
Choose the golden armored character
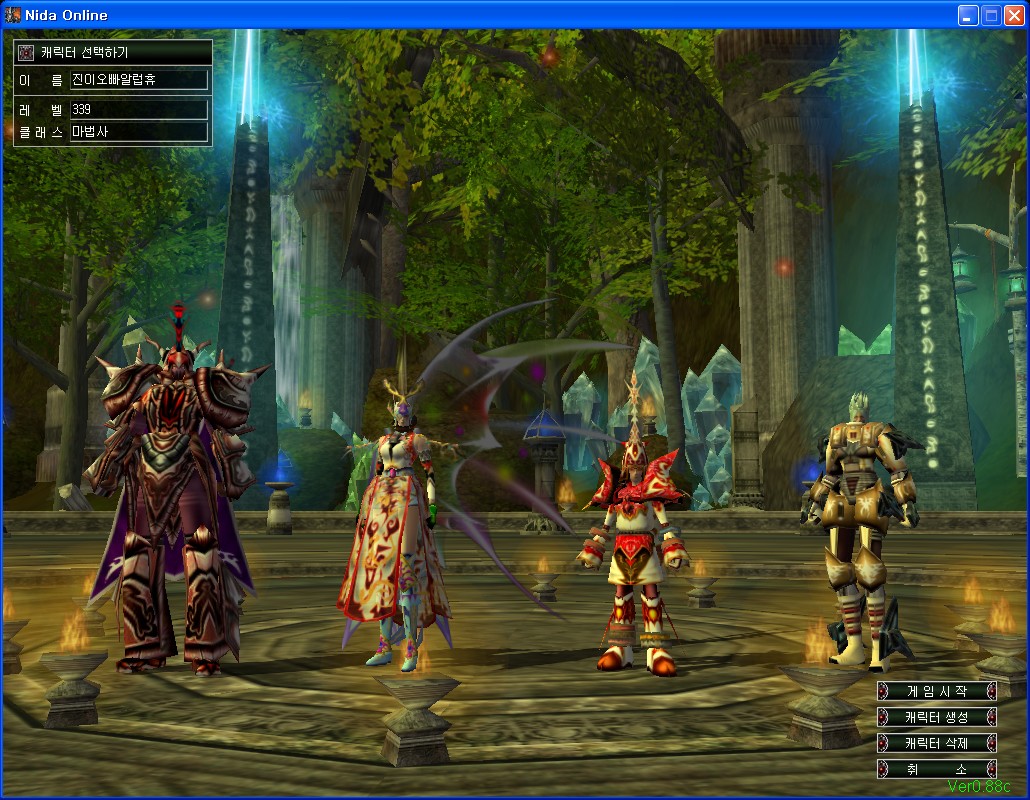click(857, 530)
